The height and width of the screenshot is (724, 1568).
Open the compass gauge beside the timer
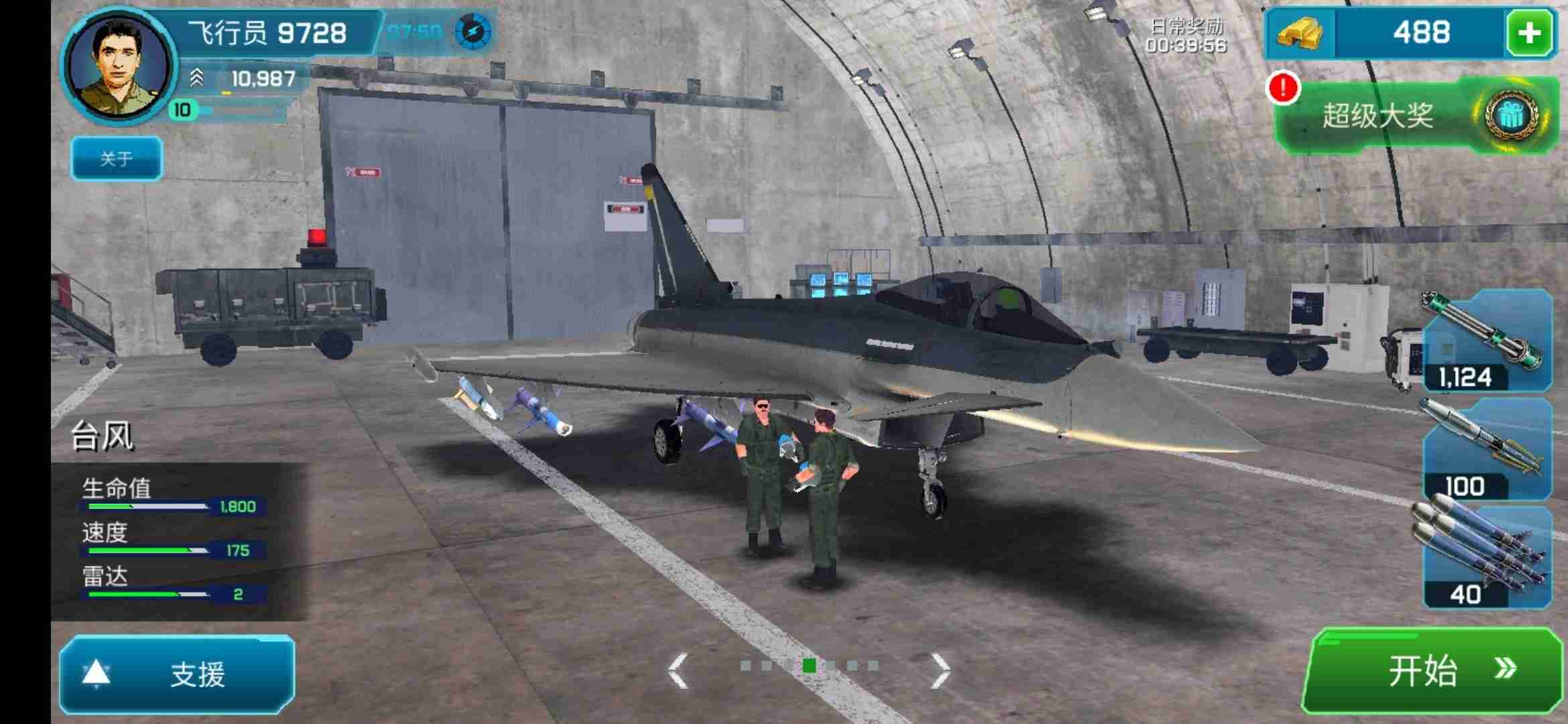point(474,29)
